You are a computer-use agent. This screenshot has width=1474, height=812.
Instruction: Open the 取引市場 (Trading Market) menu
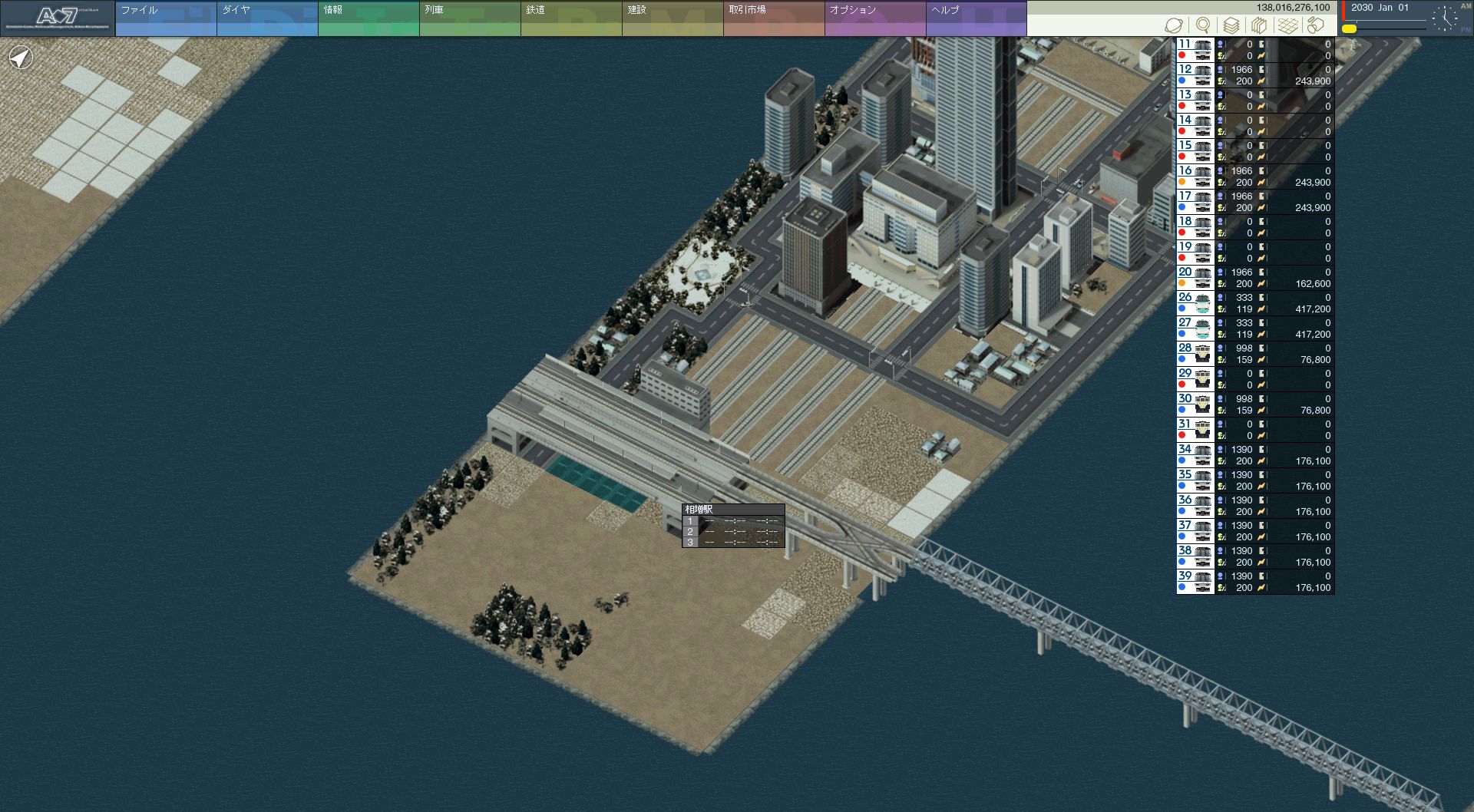[773, 18]
